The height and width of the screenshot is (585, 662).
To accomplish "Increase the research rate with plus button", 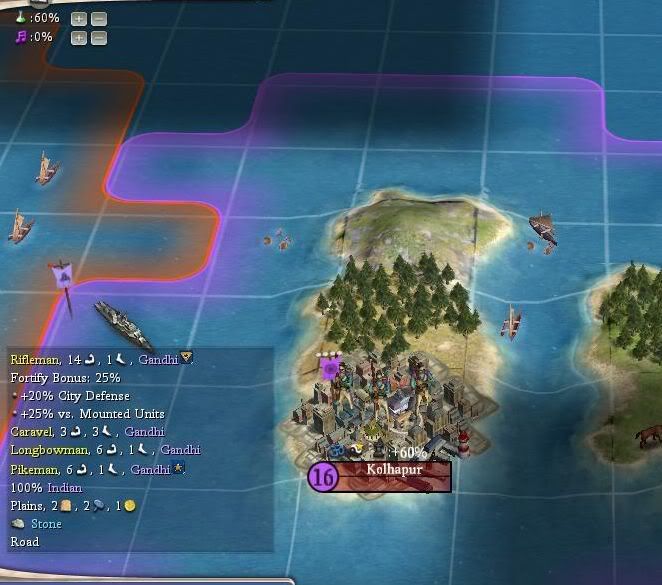I will [79, 18].
